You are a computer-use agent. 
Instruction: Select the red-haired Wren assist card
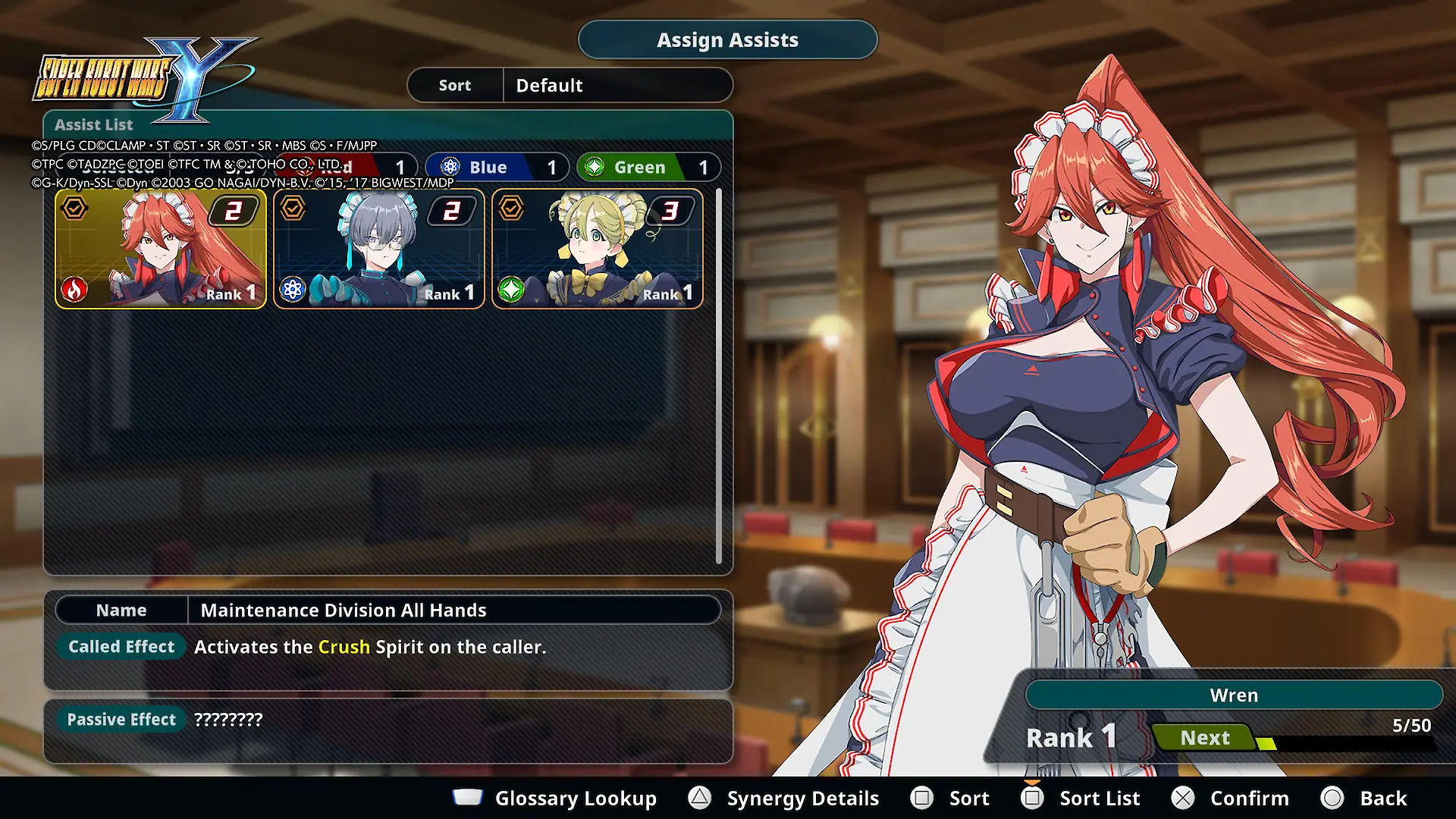(161, 249)
